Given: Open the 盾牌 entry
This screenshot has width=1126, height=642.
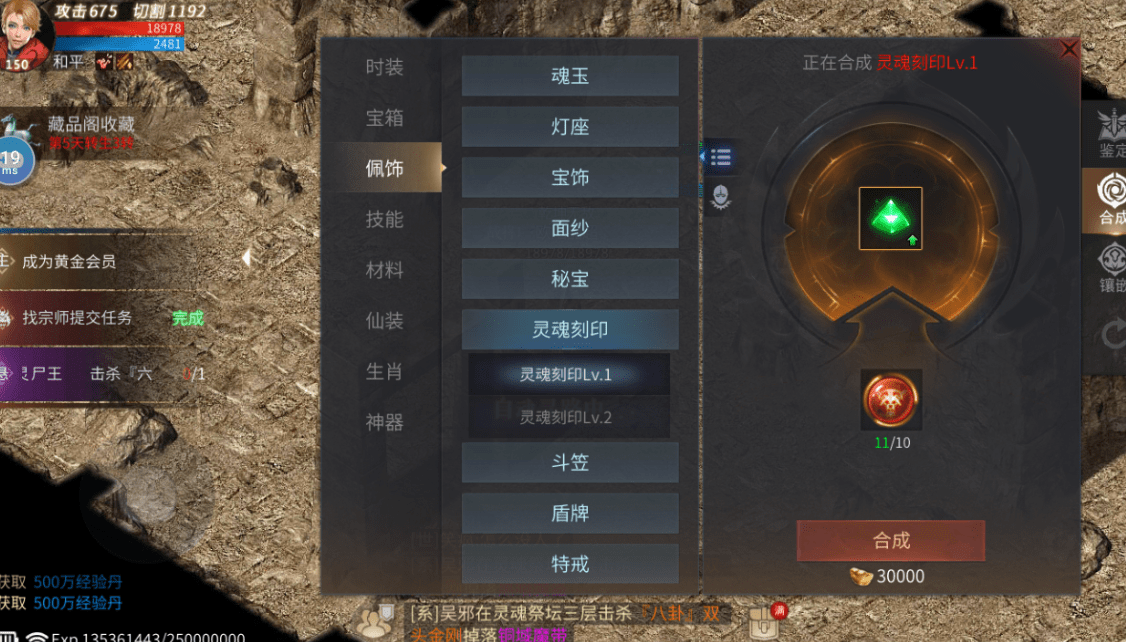Looking at the screenshot, I should coord(570,513).
